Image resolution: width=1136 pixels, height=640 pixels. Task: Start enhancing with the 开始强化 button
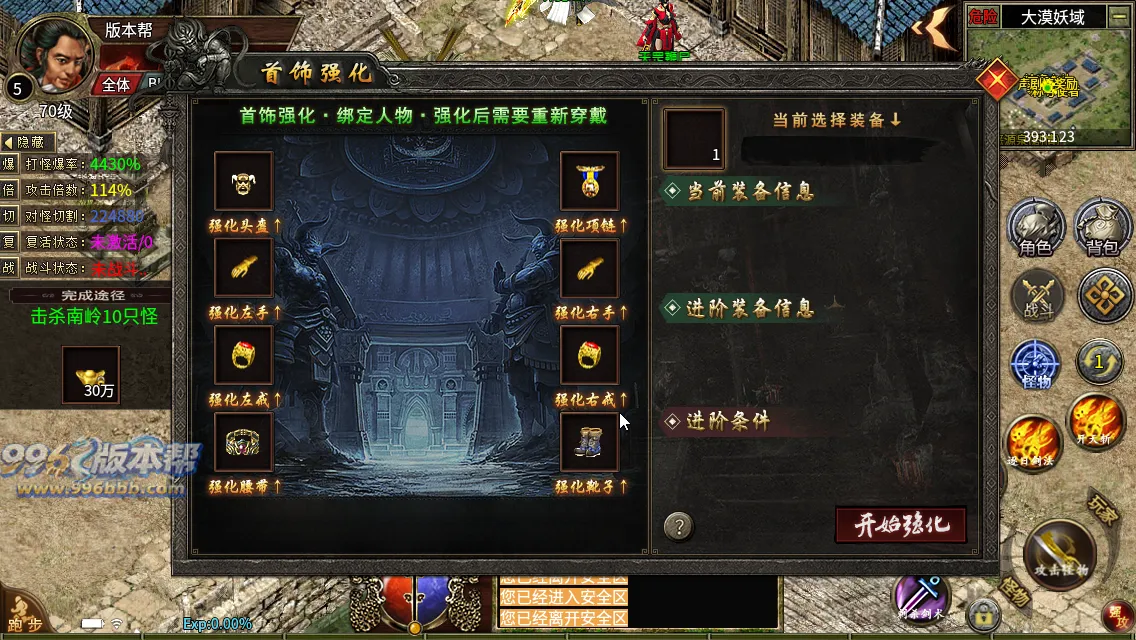tap(900, 524)
